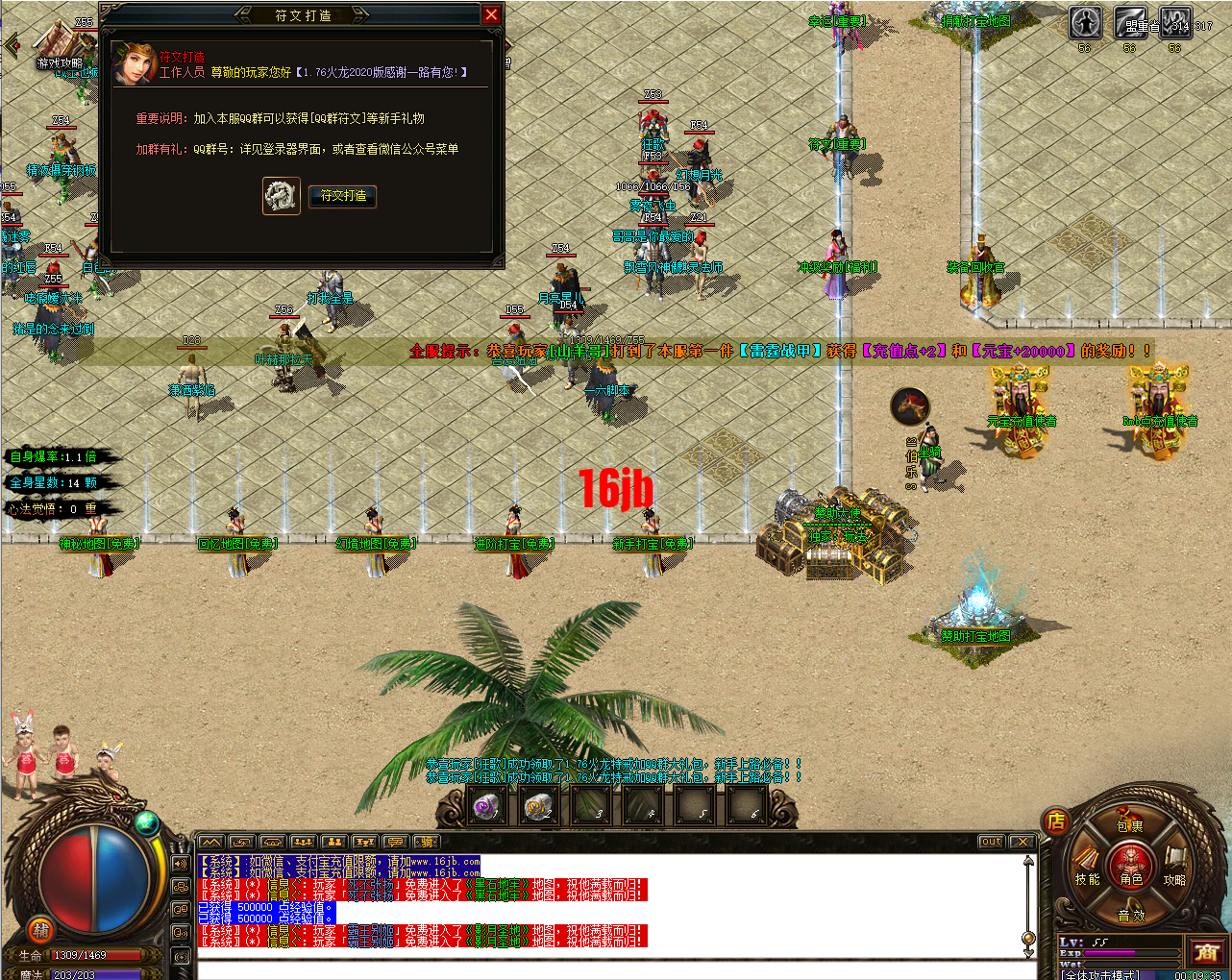Click the out button to detach chat
Viewport: 1232px width, 980px height.
(990, 840)
